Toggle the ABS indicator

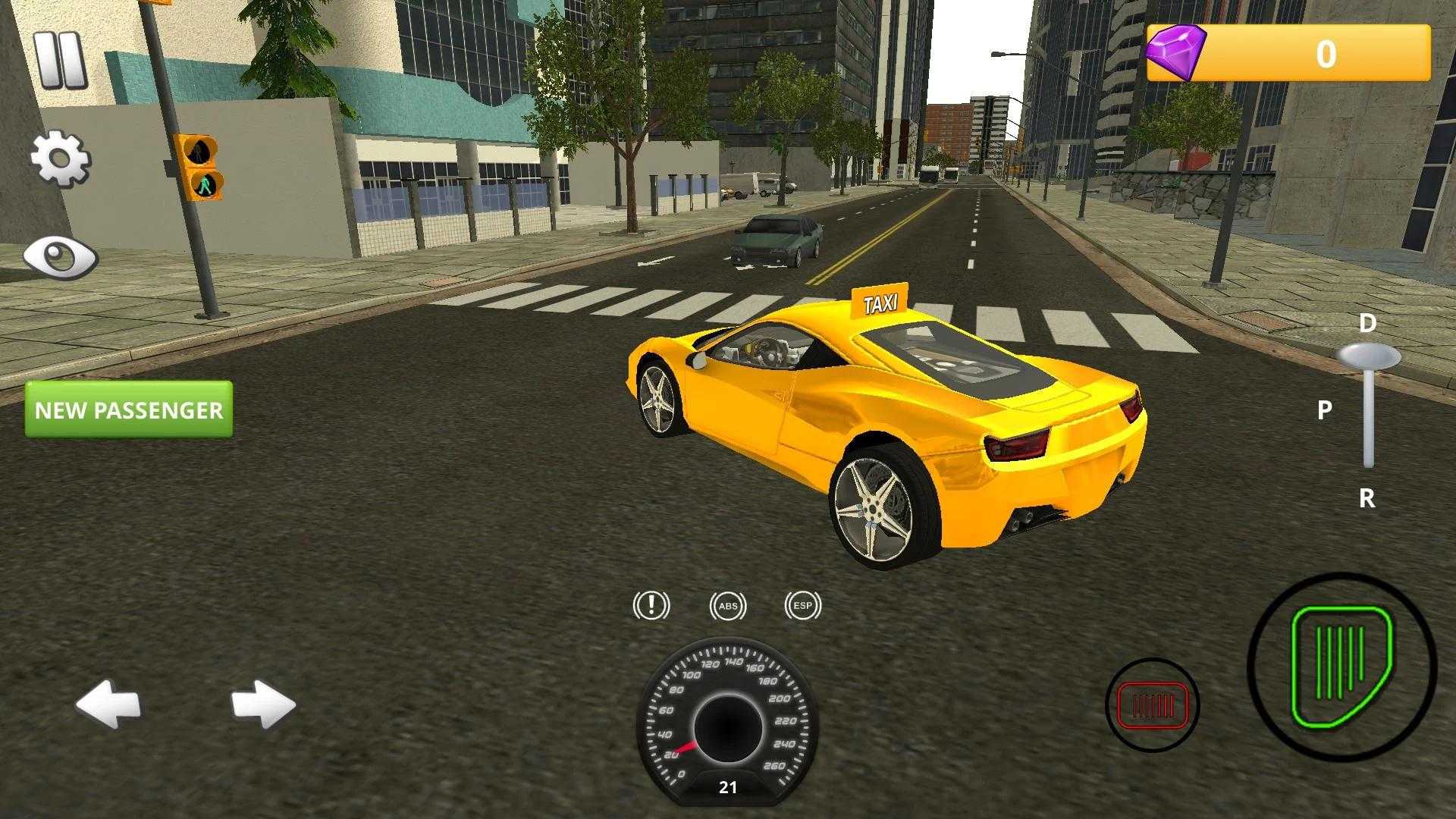pyautogui.click(x=728, y=606)
